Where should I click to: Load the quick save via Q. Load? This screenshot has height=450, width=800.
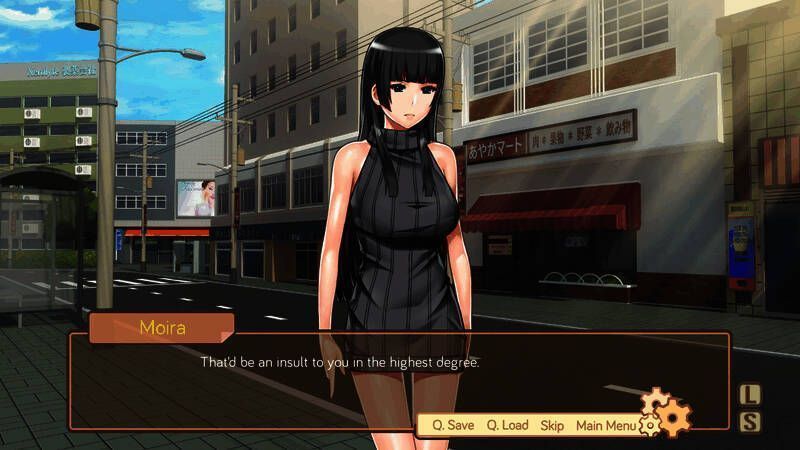[507, 425]
